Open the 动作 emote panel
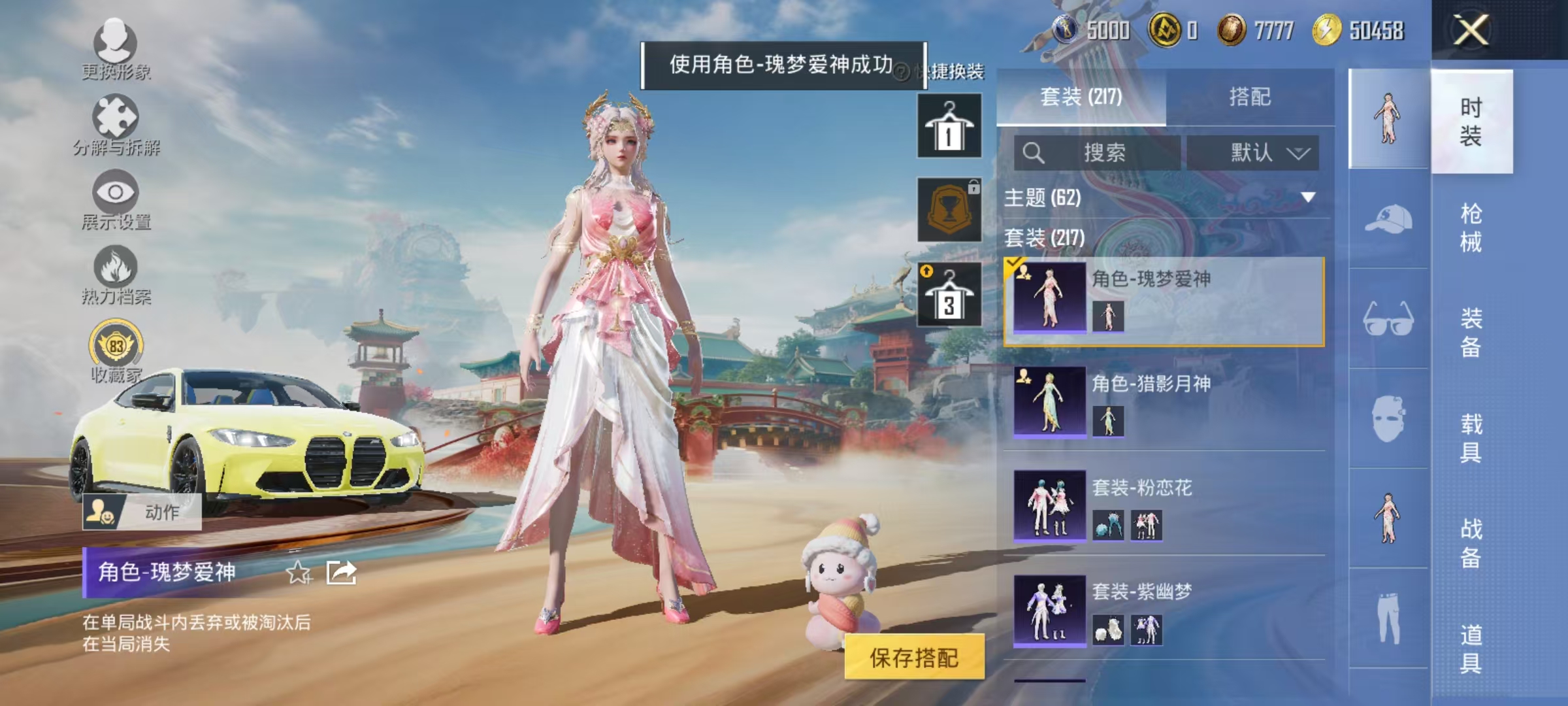Image resolution: width=1568 pixels, height=706 pixels. [144, 514]
